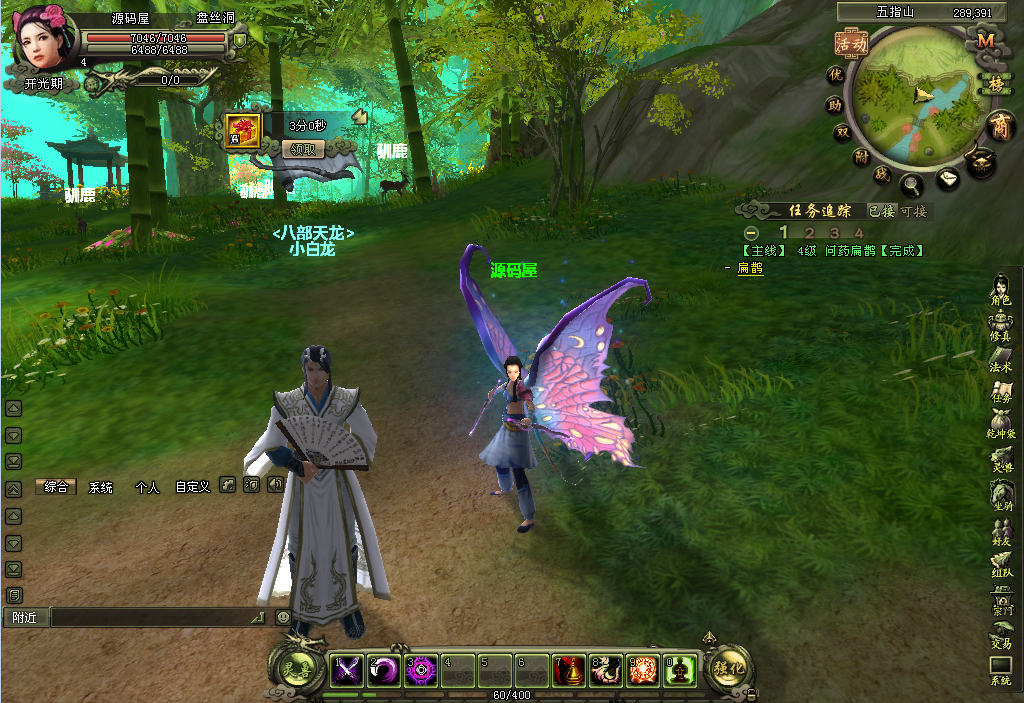Open the 强化 enhancement button
Screen dimensions: 1024x703
tap(729, 668)
